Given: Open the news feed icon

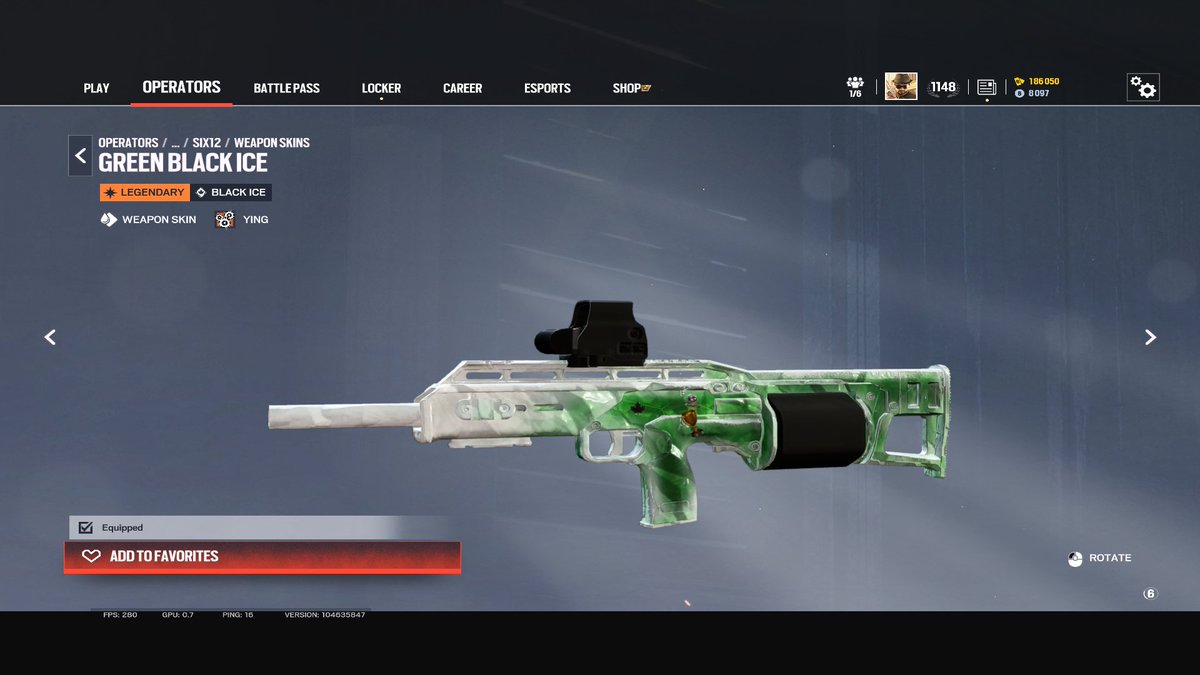Looking at the screenshot, I should 987,87.
